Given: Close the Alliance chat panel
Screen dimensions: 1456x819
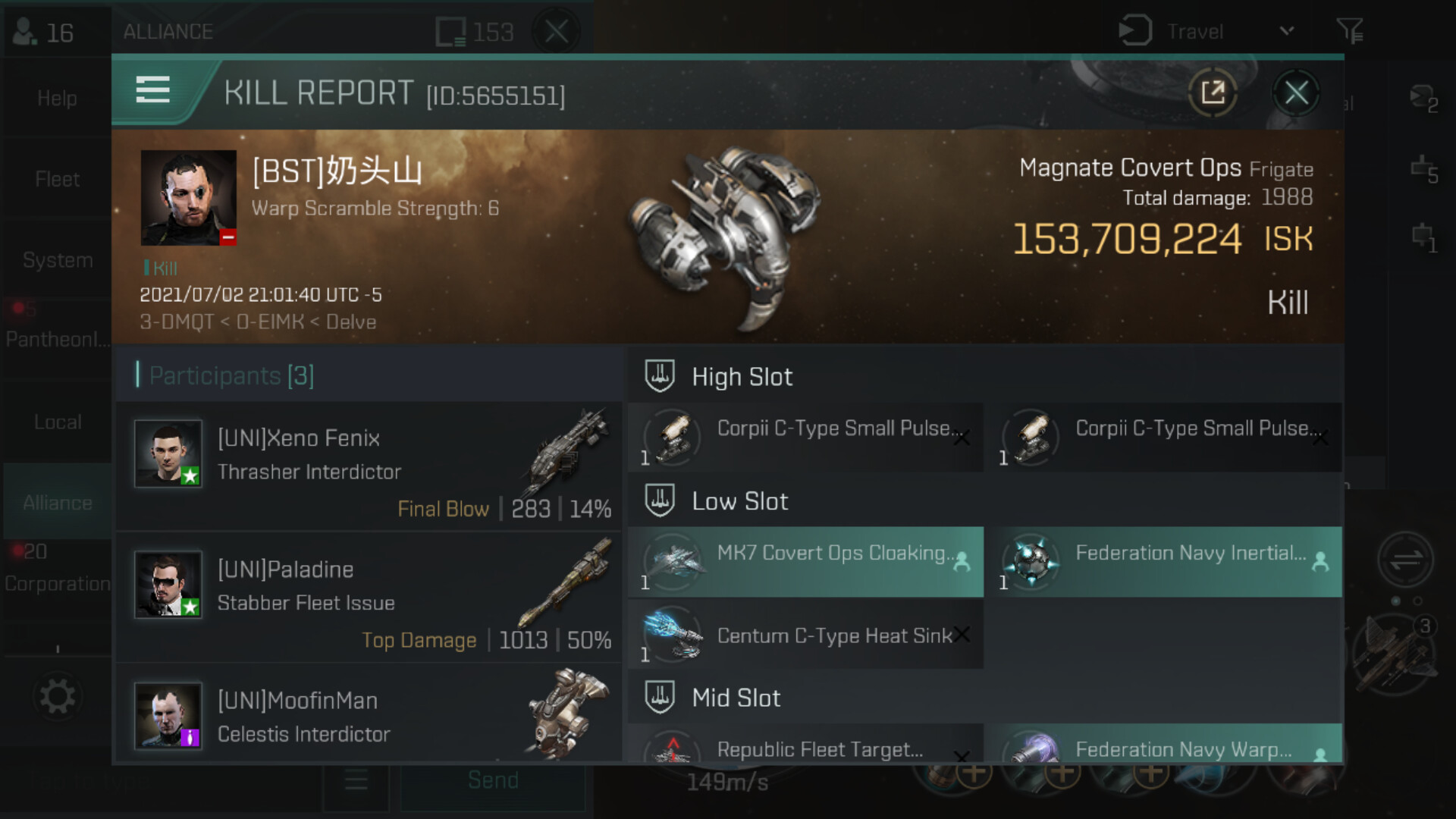Looking at the screenshot, I should coord(557,32).
